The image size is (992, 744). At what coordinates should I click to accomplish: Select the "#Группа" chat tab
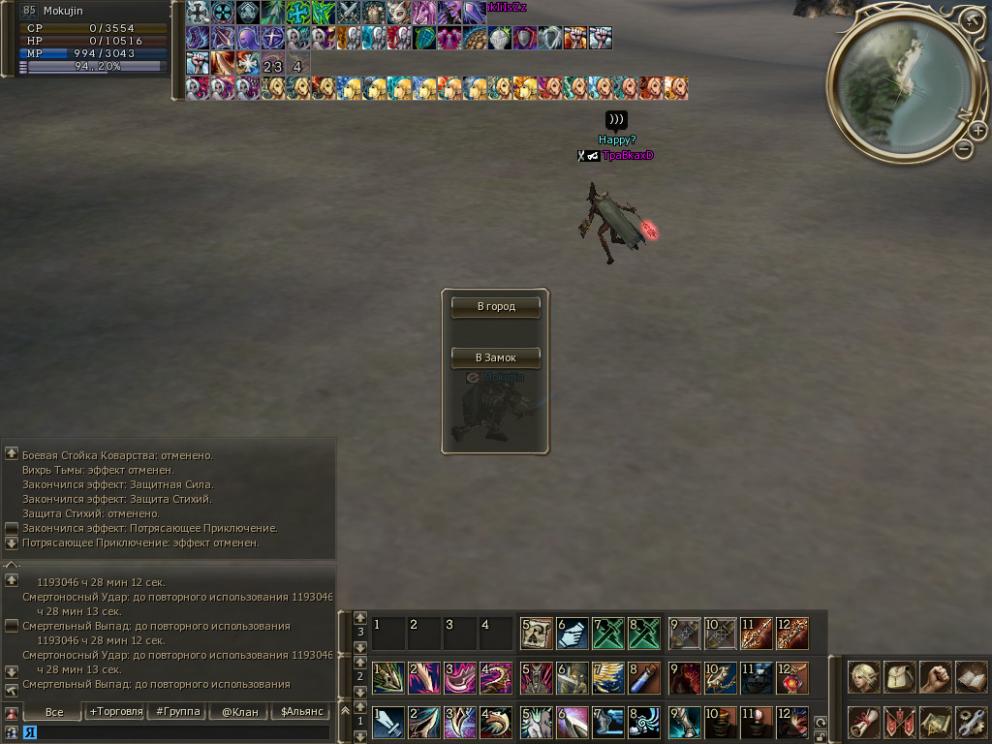tap(176, 712)
